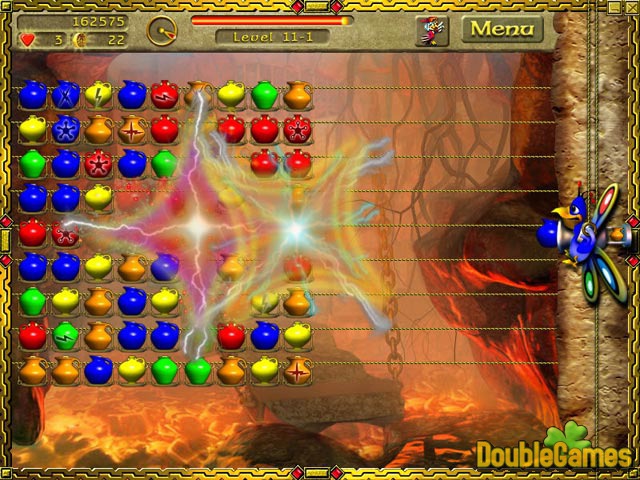640x480 pixels.
Task: Open the Menu button
Action: click(502, 29)
